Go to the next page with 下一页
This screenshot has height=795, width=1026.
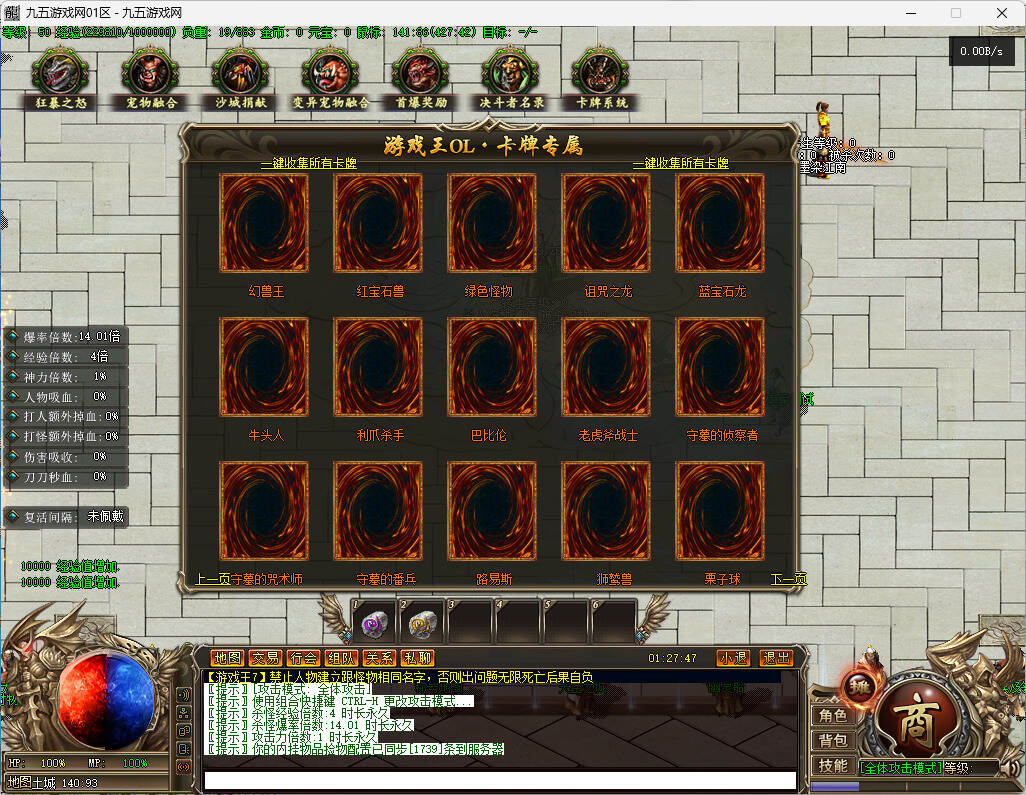coord(788,579)
